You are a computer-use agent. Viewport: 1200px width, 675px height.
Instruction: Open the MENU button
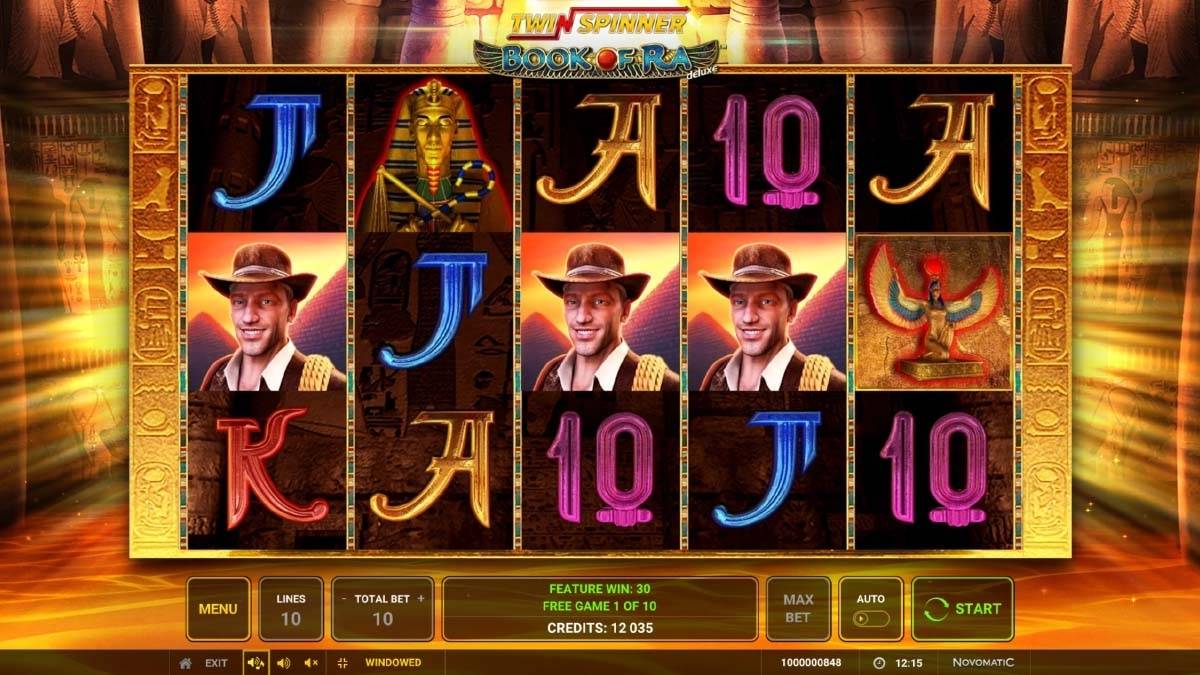point(217,608)
